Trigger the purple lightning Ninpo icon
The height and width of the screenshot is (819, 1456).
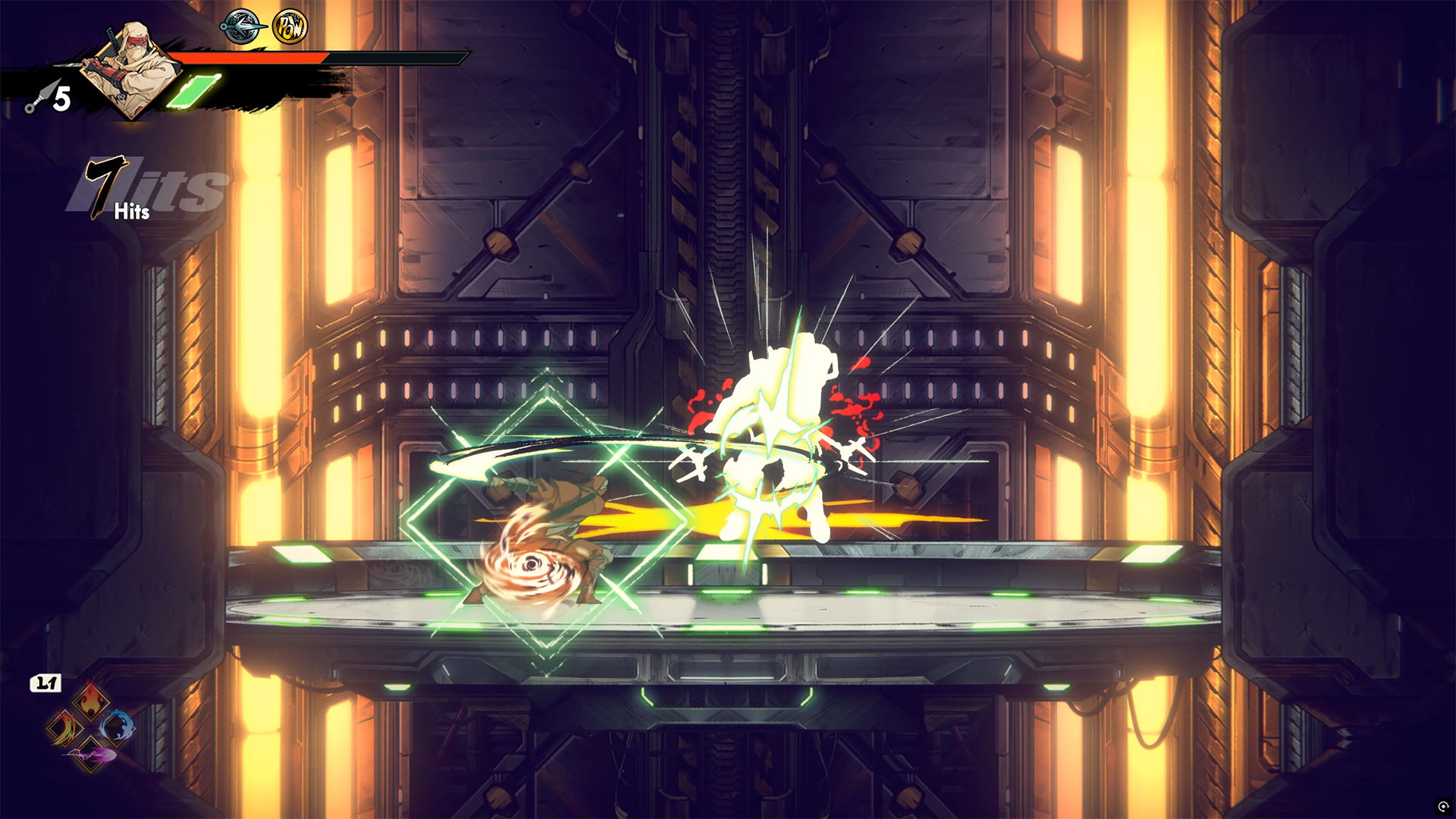90,755
